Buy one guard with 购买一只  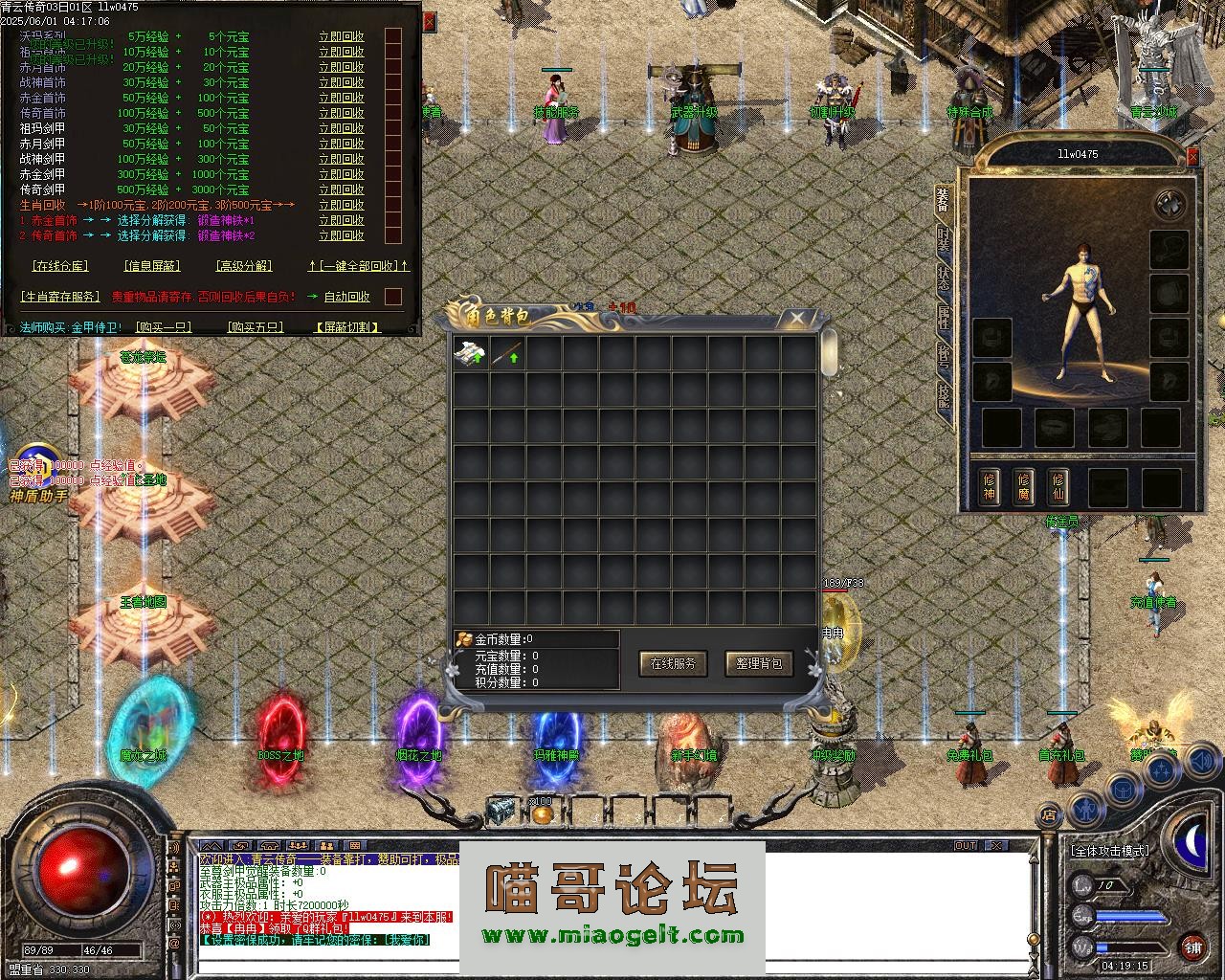pyautogui.click(x=163, y=327)
